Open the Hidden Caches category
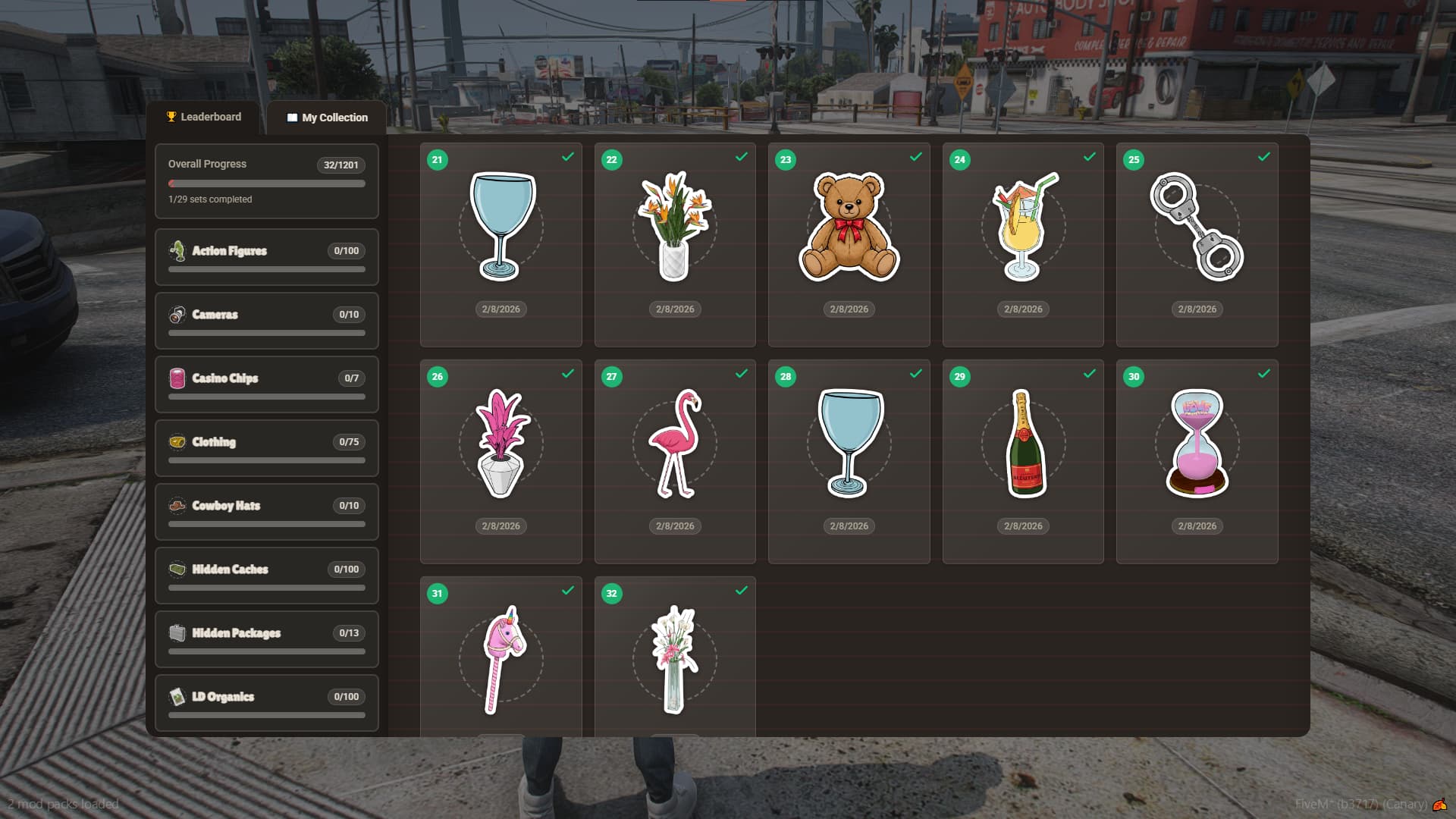The width and height of the screenshot is (1456, 819). pos(266,576)
